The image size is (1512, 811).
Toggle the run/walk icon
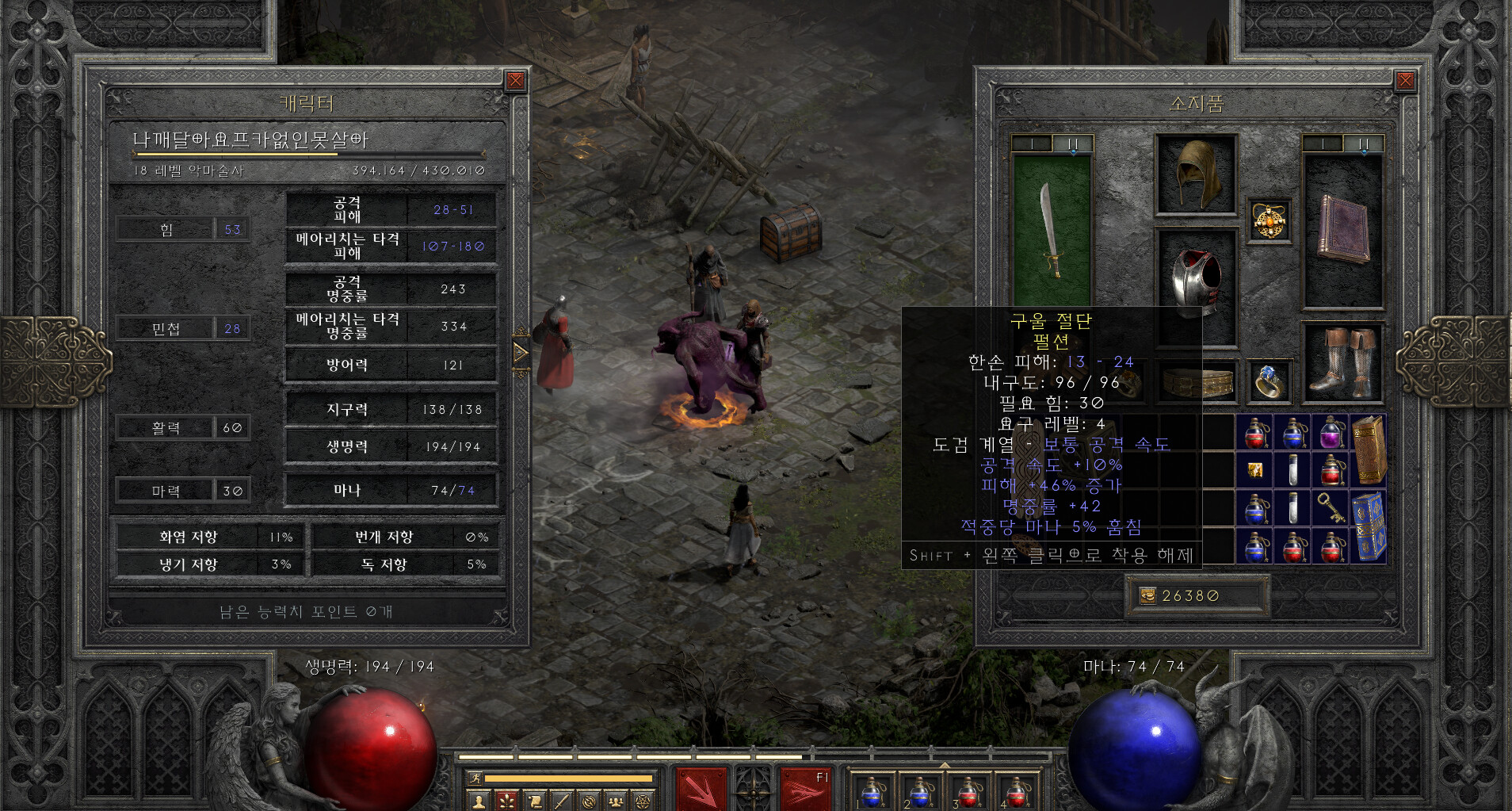click(x=475, y=778)
